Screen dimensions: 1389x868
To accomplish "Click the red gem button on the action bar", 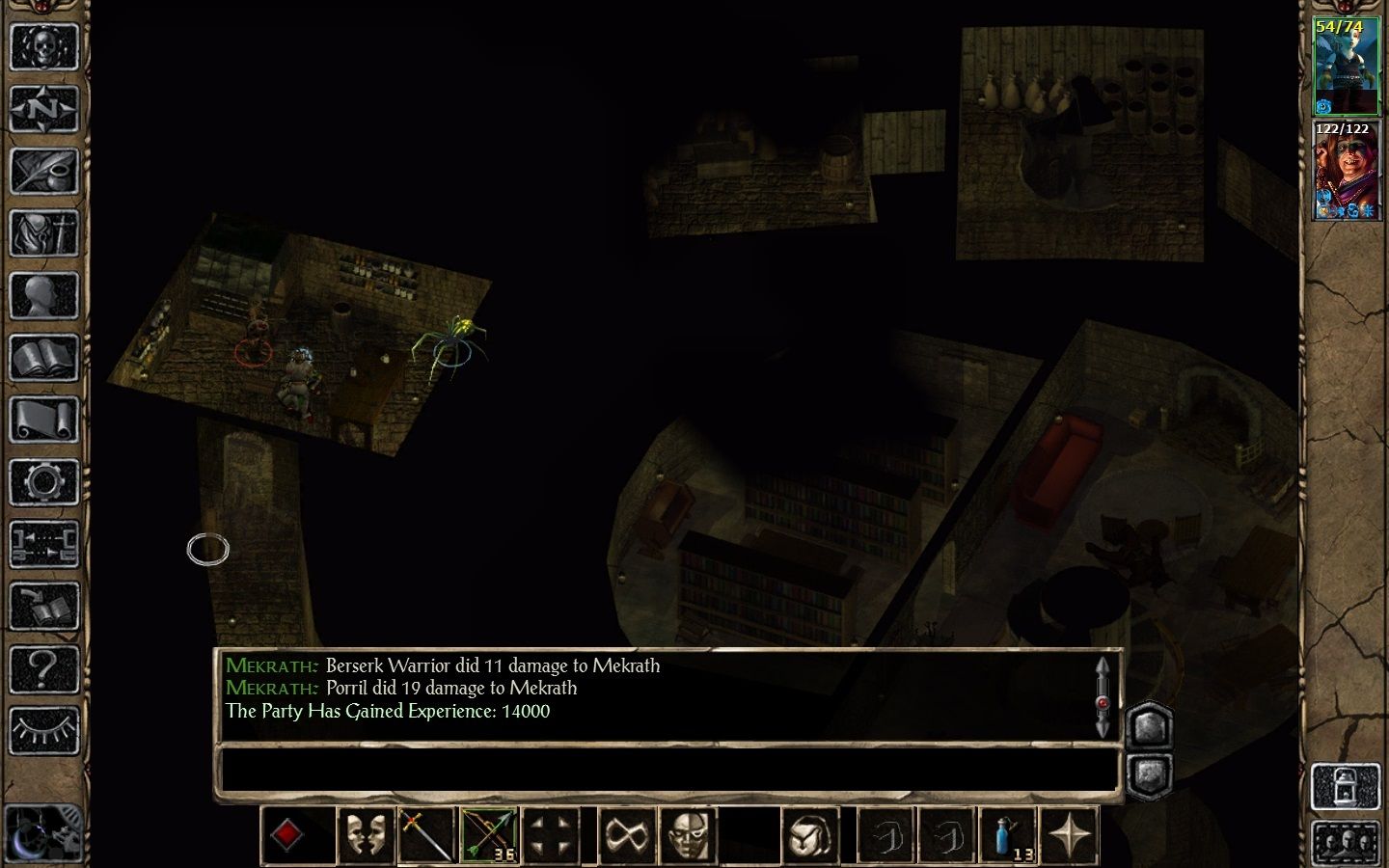I will click(x=287, y=834).
